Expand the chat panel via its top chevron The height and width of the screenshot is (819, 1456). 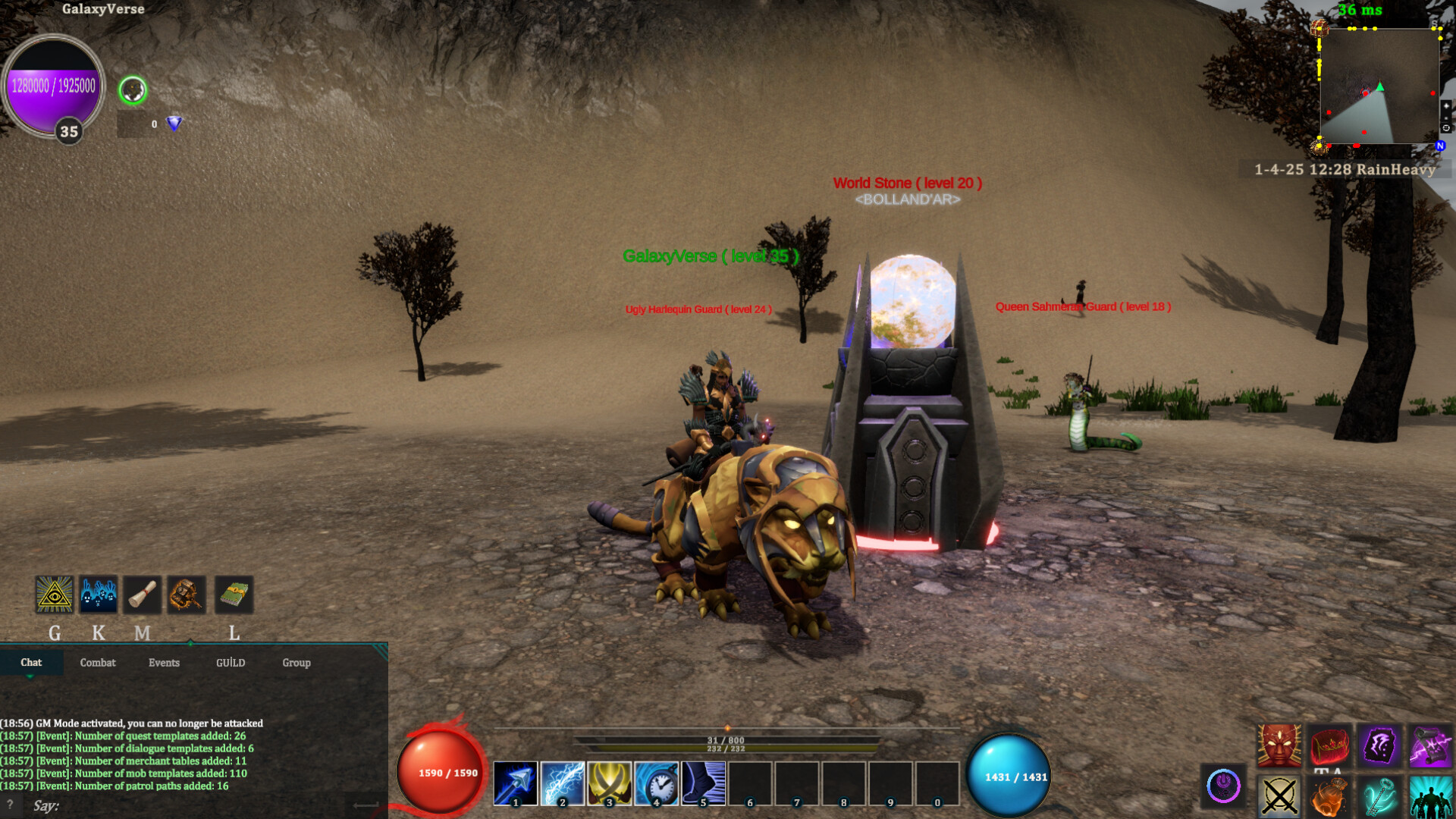click(x=190, y=641)
